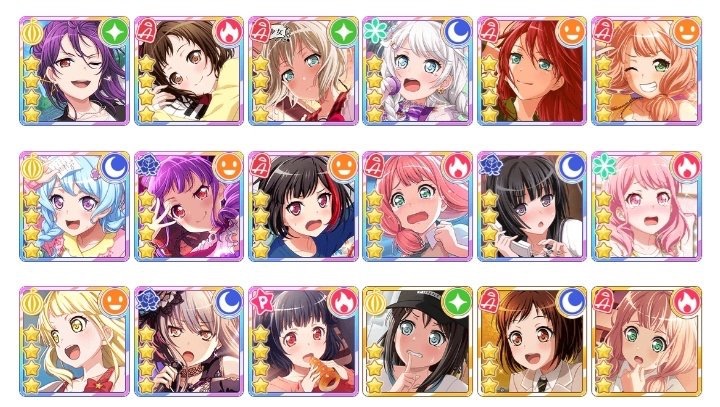Viewport: 720px width, 407px height.
Task: Pick the black-haired girl eating bread card
Action: click(304, 341)
